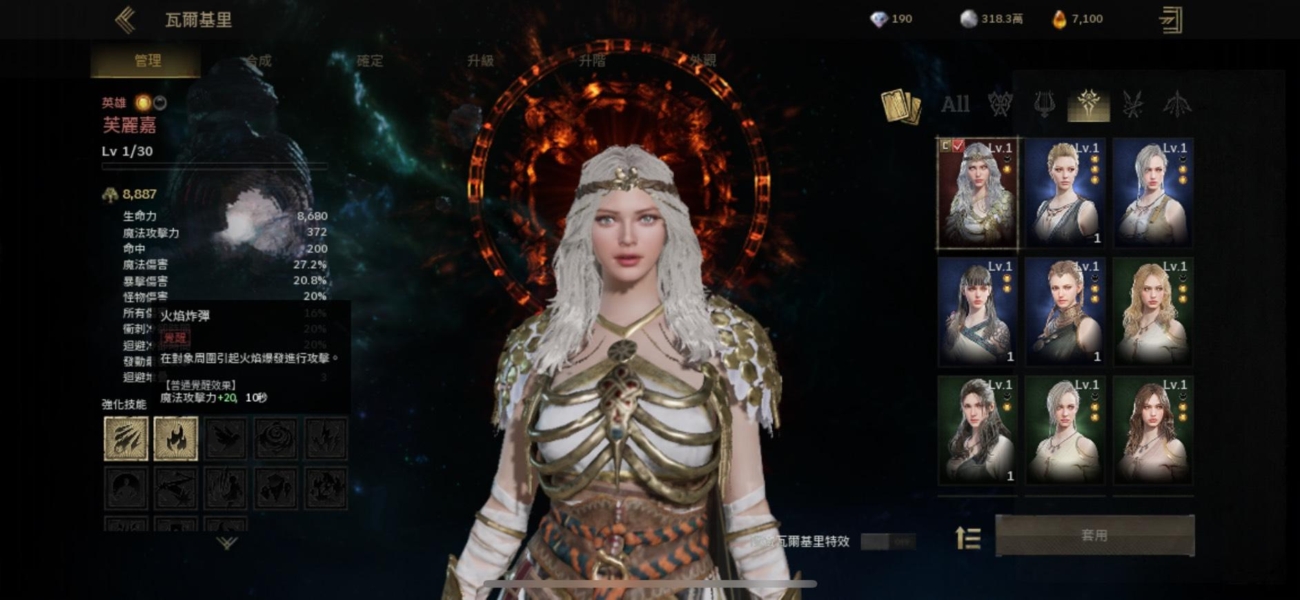The height and width of the screenshot is (600, 1300).
Task: Open the 升階 tab
Action: [592, 61]
